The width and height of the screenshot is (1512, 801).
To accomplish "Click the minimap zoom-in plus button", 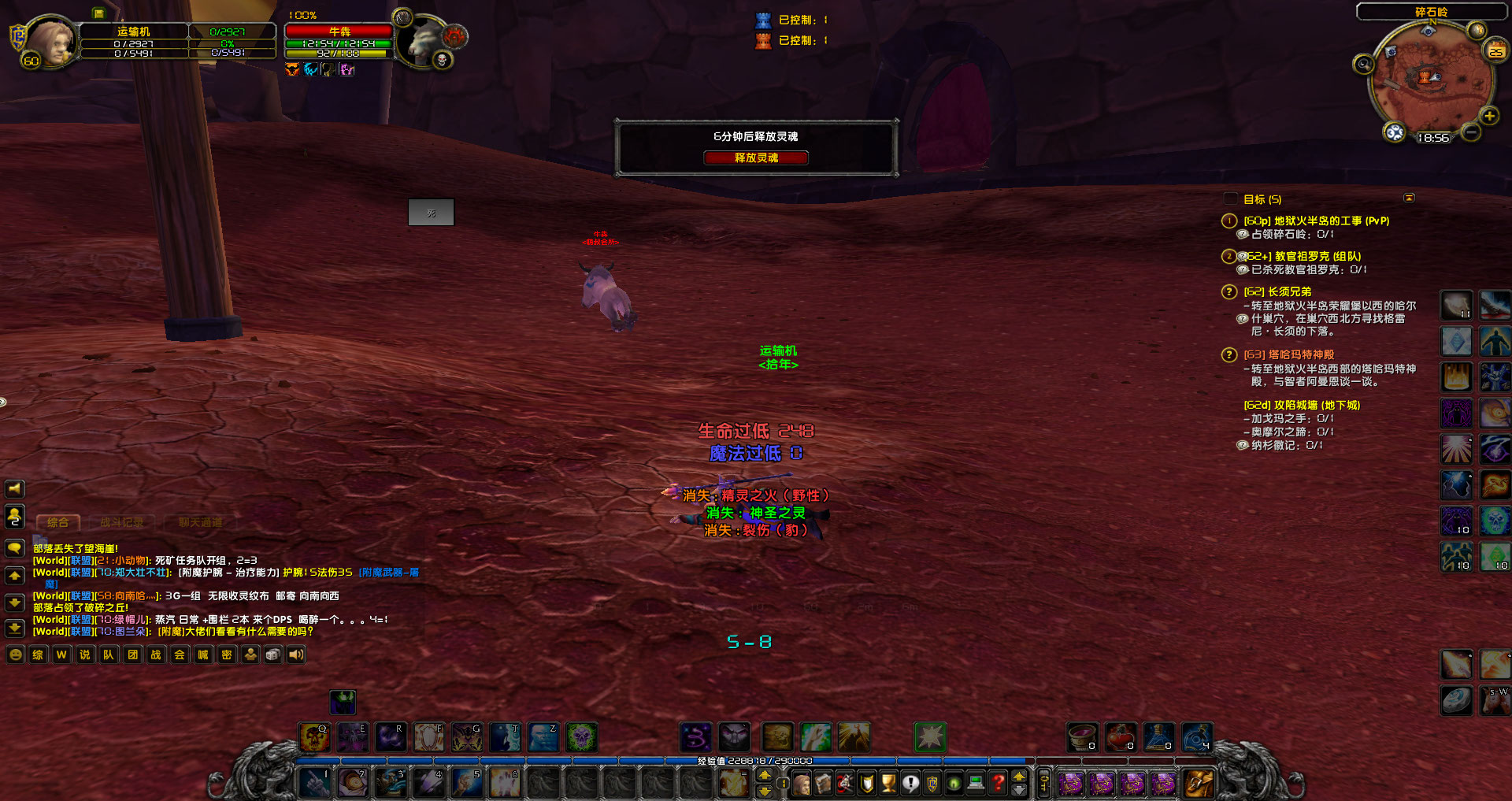I will 1489,117.
